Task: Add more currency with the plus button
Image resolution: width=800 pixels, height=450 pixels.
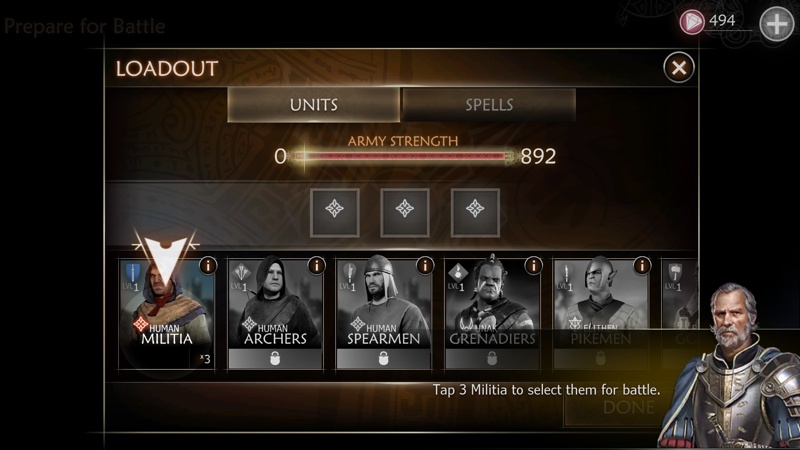Action: pos(777,23)
